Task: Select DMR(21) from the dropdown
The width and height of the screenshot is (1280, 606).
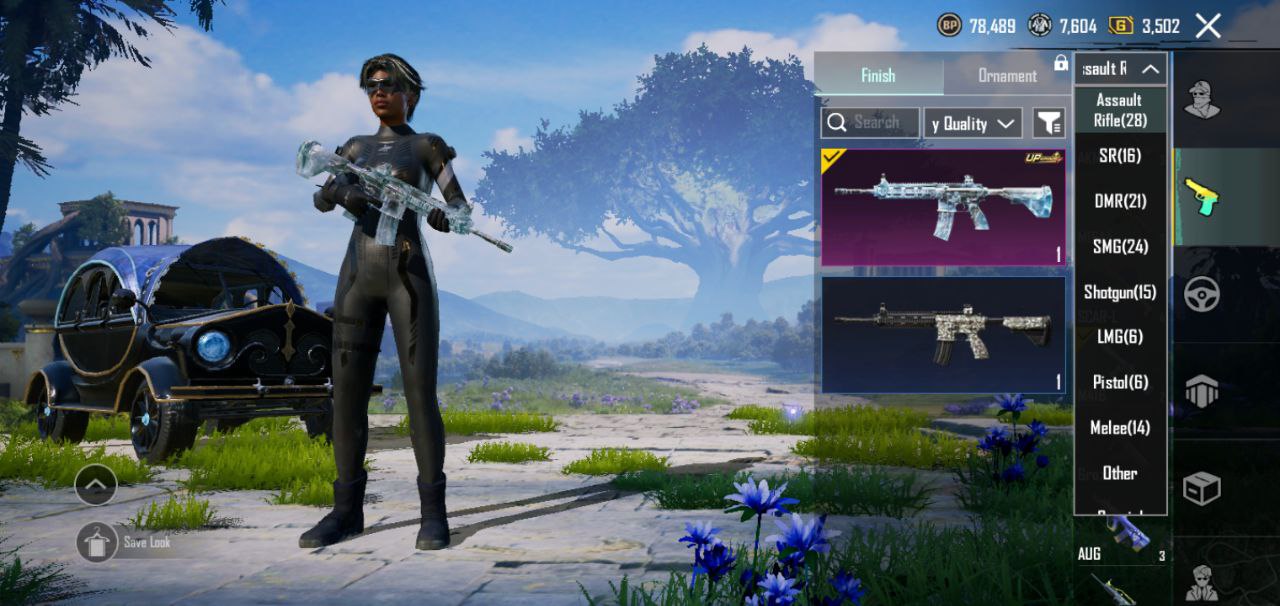Action: [1120, 201]
